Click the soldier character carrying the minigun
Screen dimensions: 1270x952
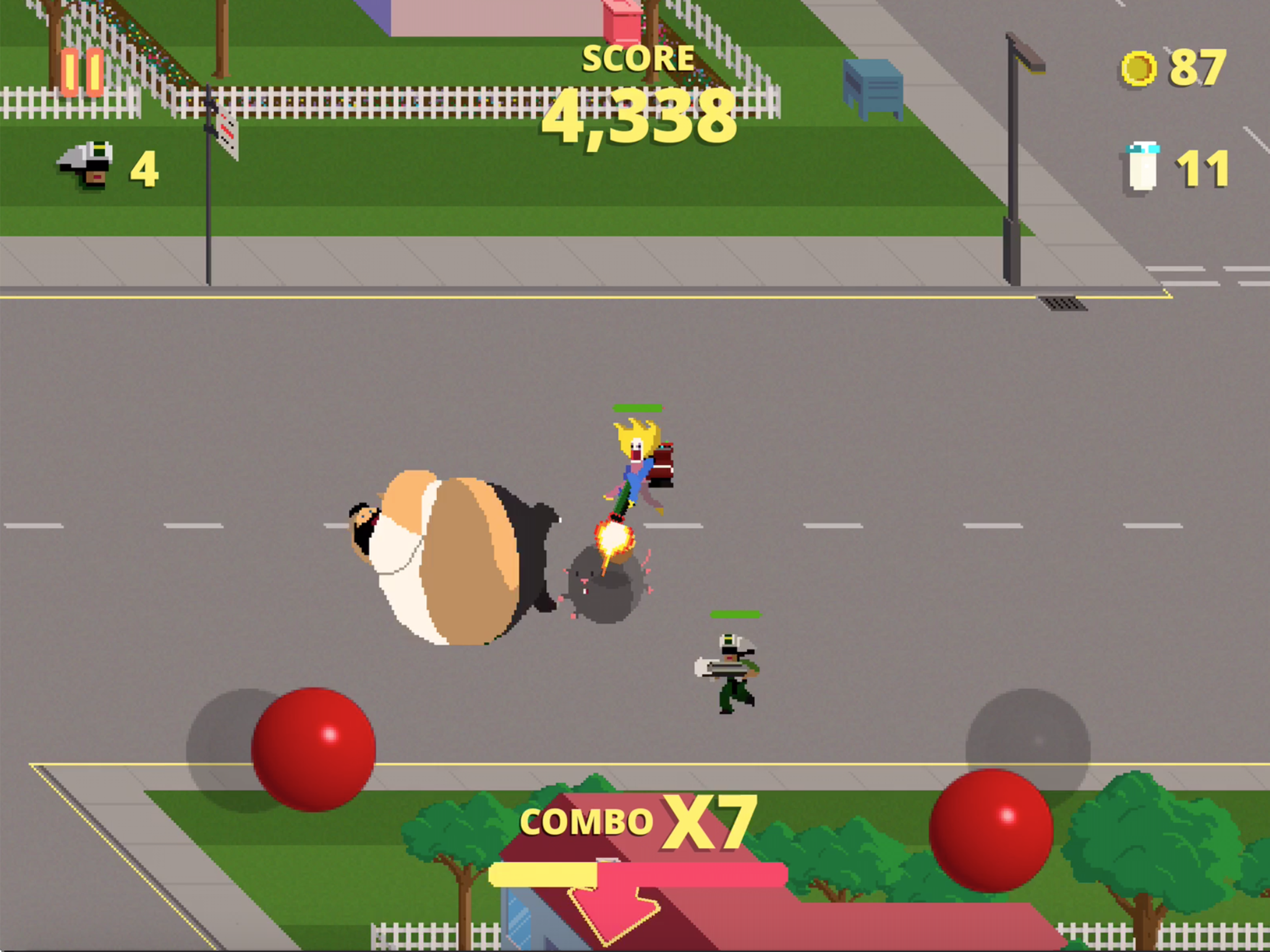[x=729, y=669]
